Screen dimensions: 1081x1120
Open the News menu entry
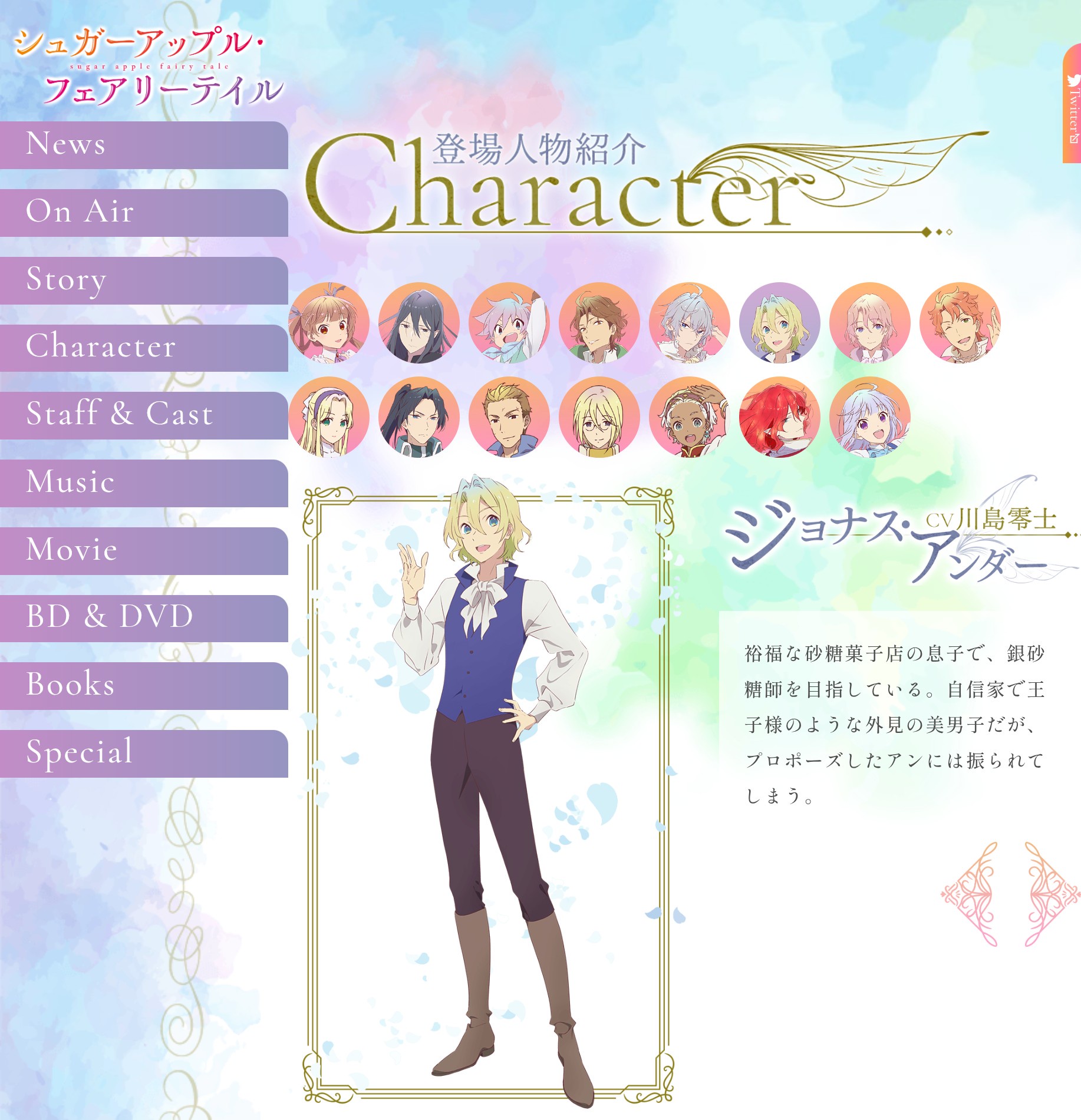144,145
